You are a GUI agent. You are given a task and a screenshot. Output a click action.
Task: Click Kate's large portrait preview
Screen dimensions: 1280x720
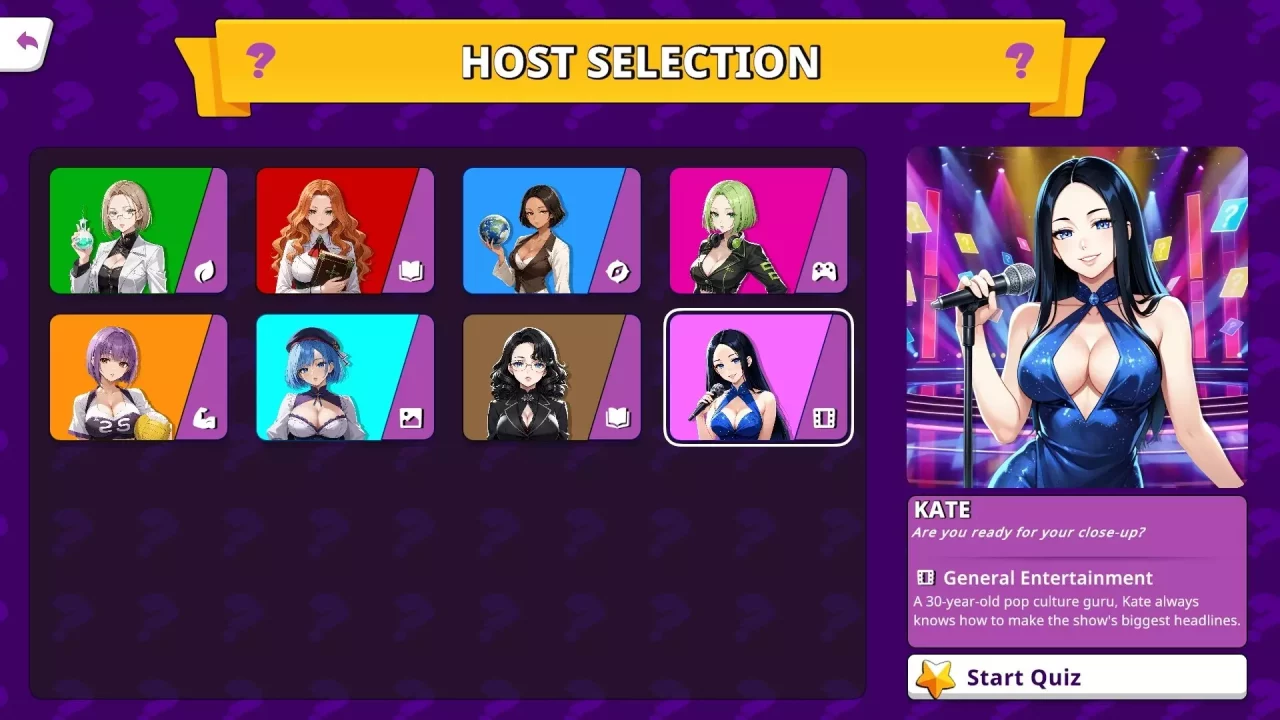1076,315
